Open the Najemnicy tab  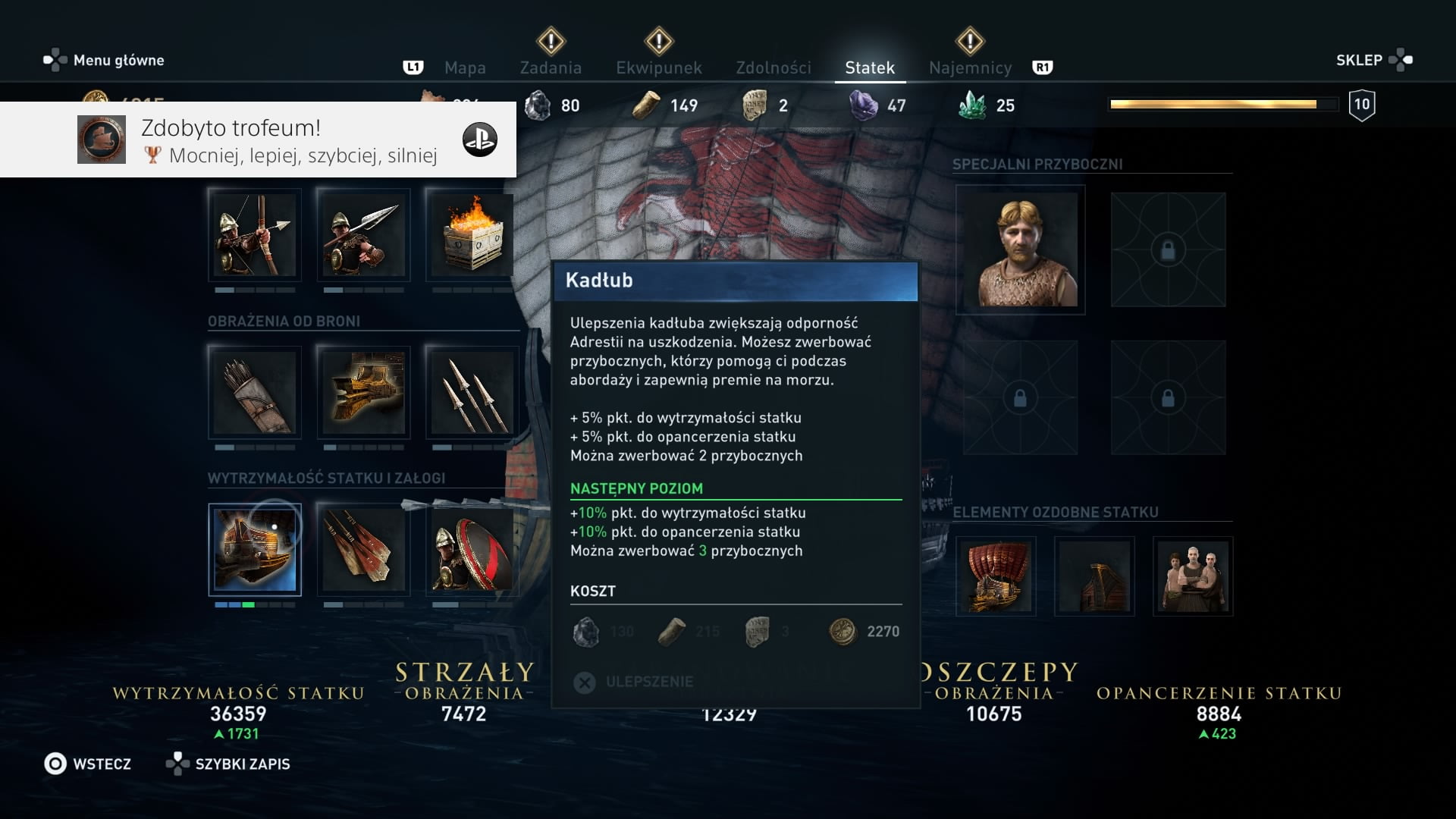click(x=970, y=68)
